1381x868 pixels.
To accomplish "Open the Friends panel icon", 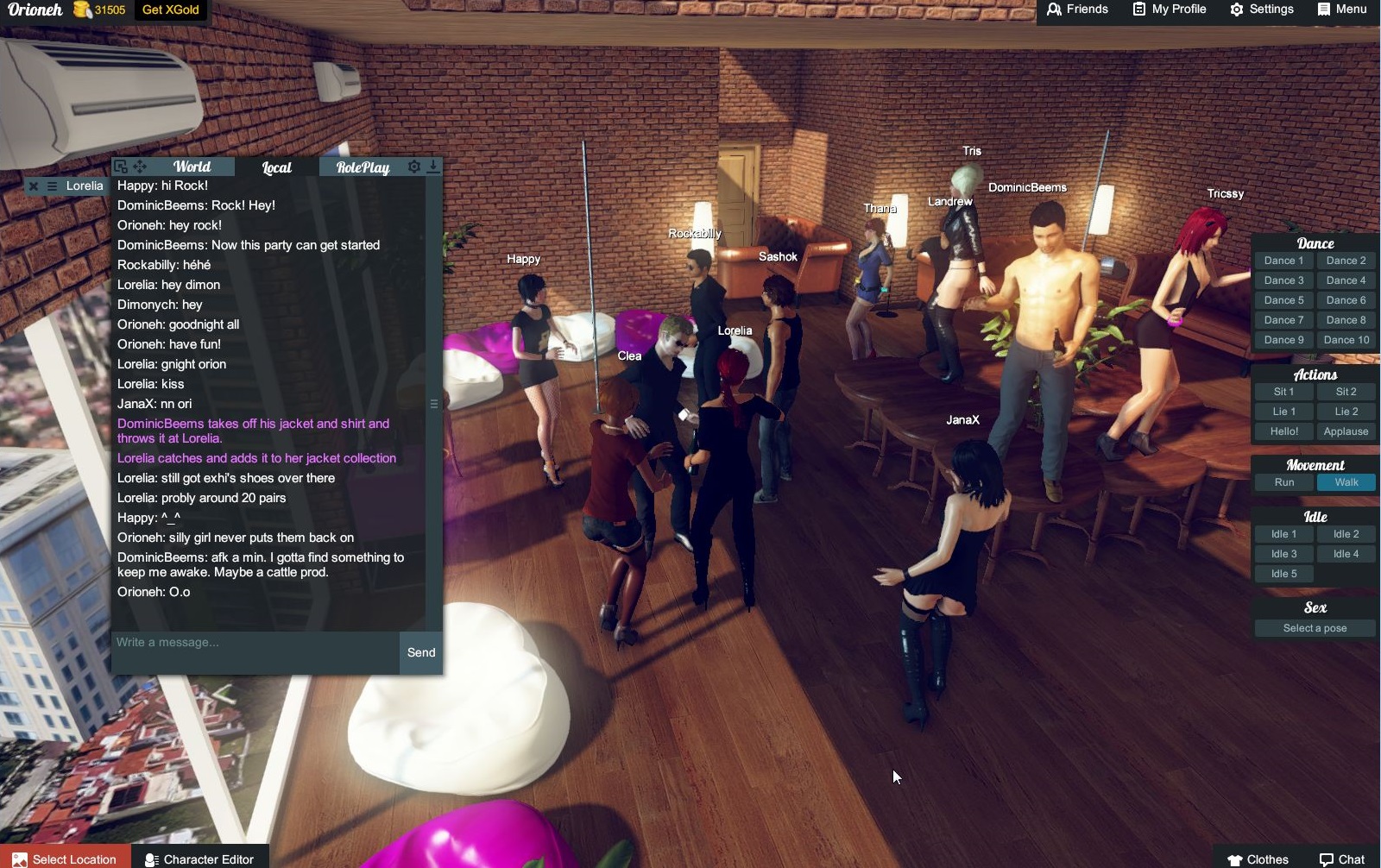I will point(1055,9).
